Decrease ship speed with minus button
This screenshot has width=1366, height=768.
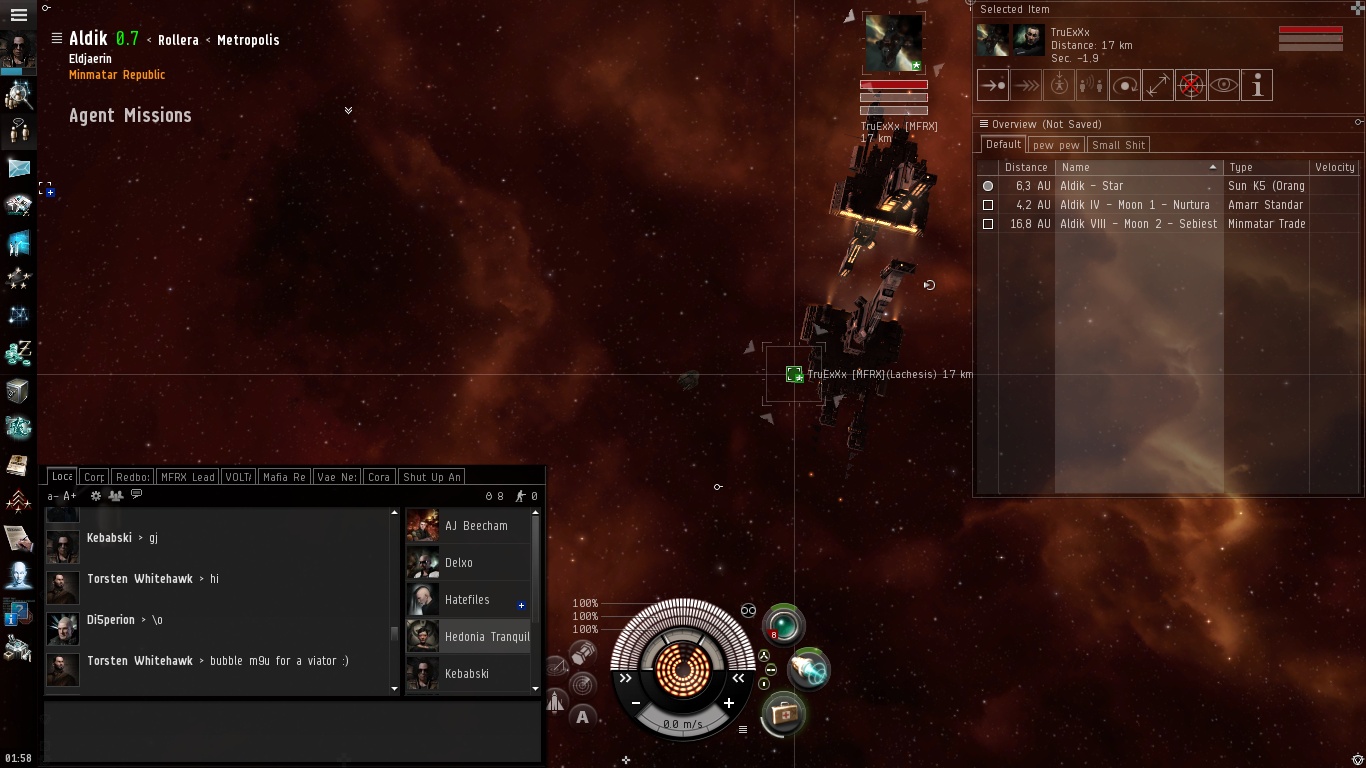tap(636, 703)
